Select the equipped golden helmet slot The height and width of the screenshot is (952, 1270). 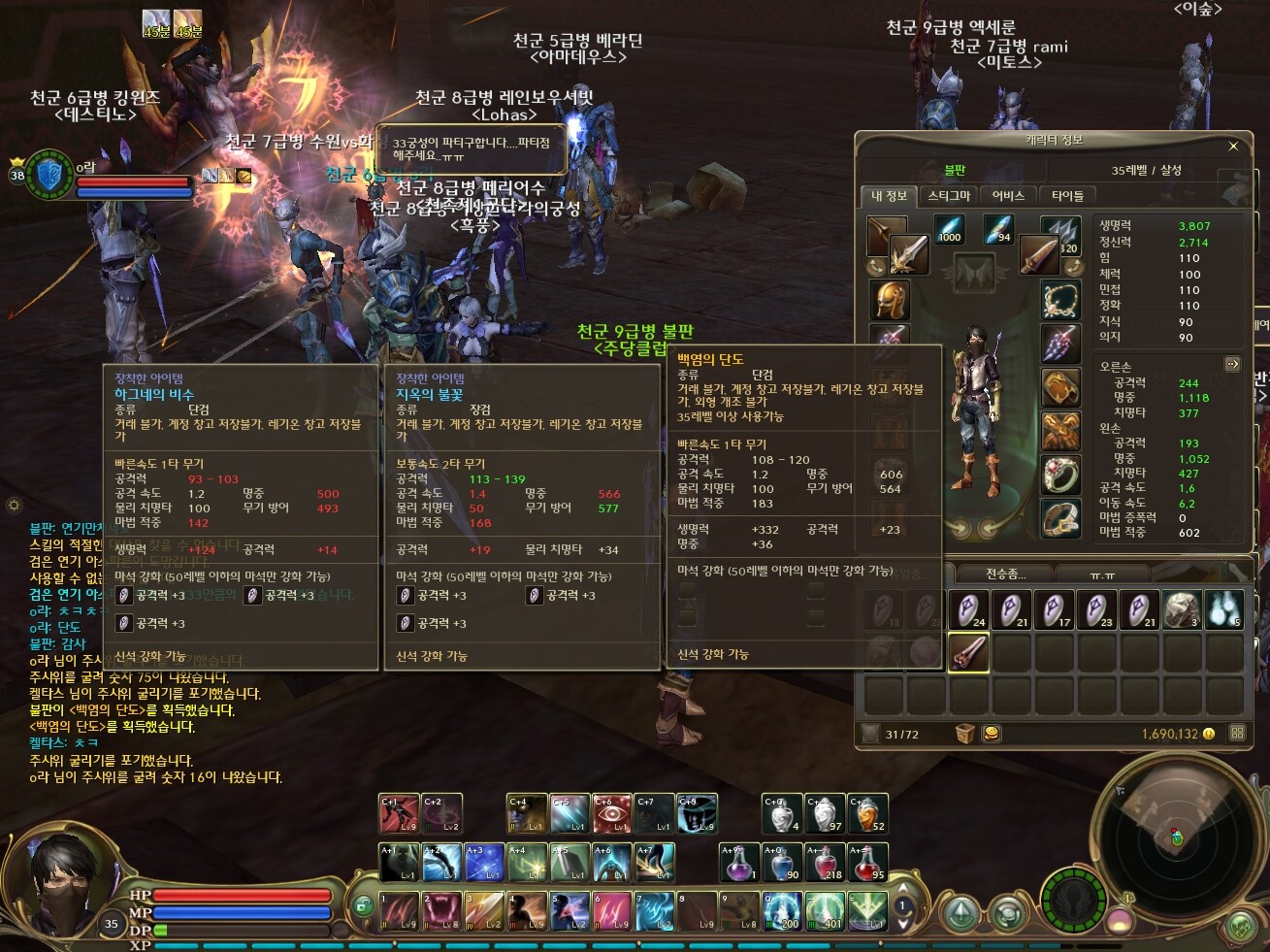point(888,300)
